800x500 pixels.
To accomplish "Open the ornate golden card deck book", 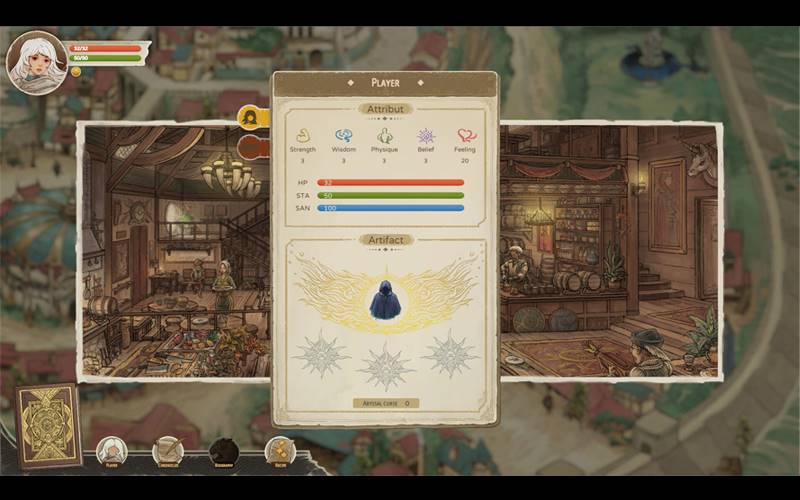I will [47, 426].
